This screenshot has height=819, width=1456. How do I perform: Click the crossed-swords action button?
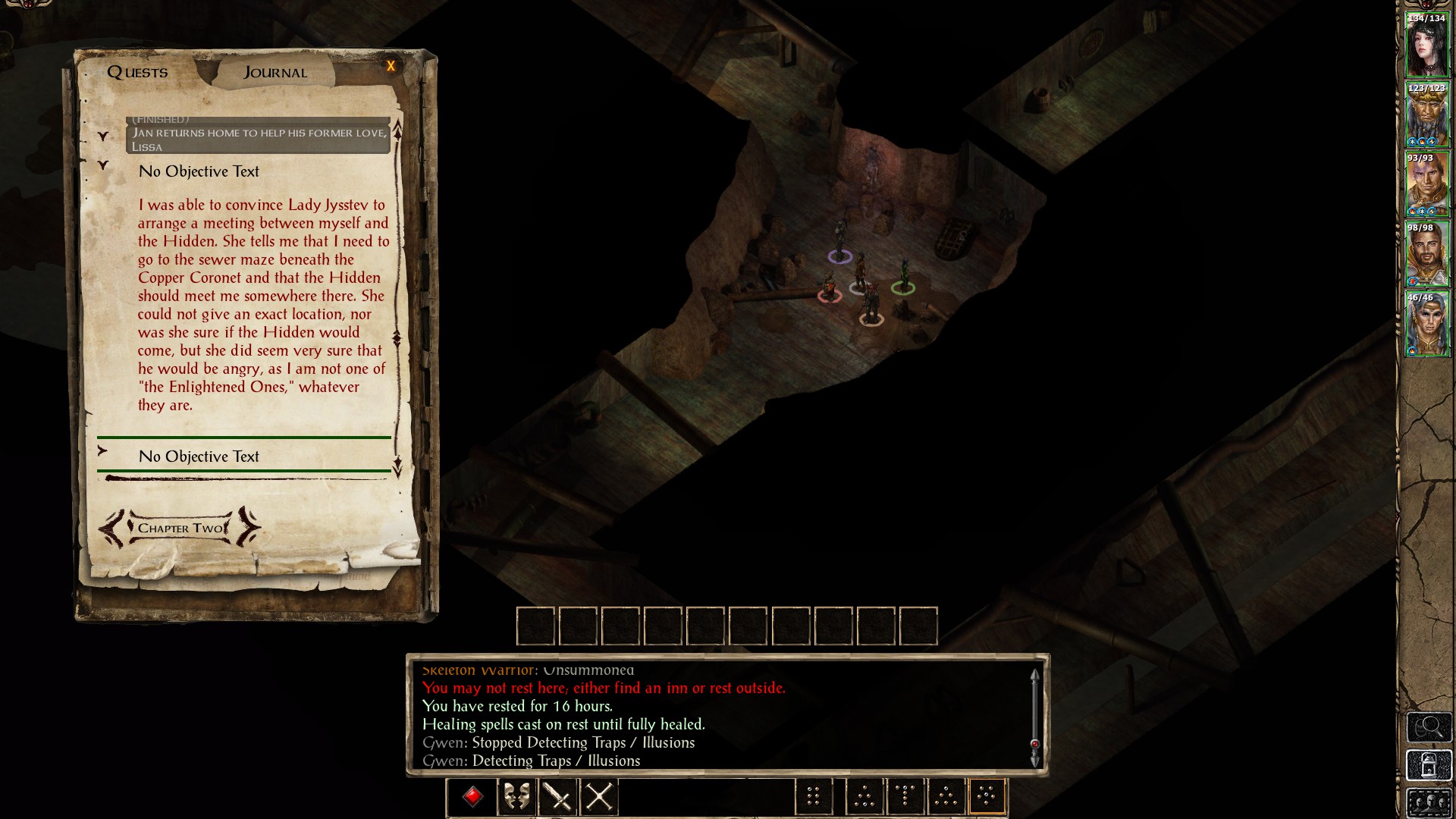click(x=599, y=797)
